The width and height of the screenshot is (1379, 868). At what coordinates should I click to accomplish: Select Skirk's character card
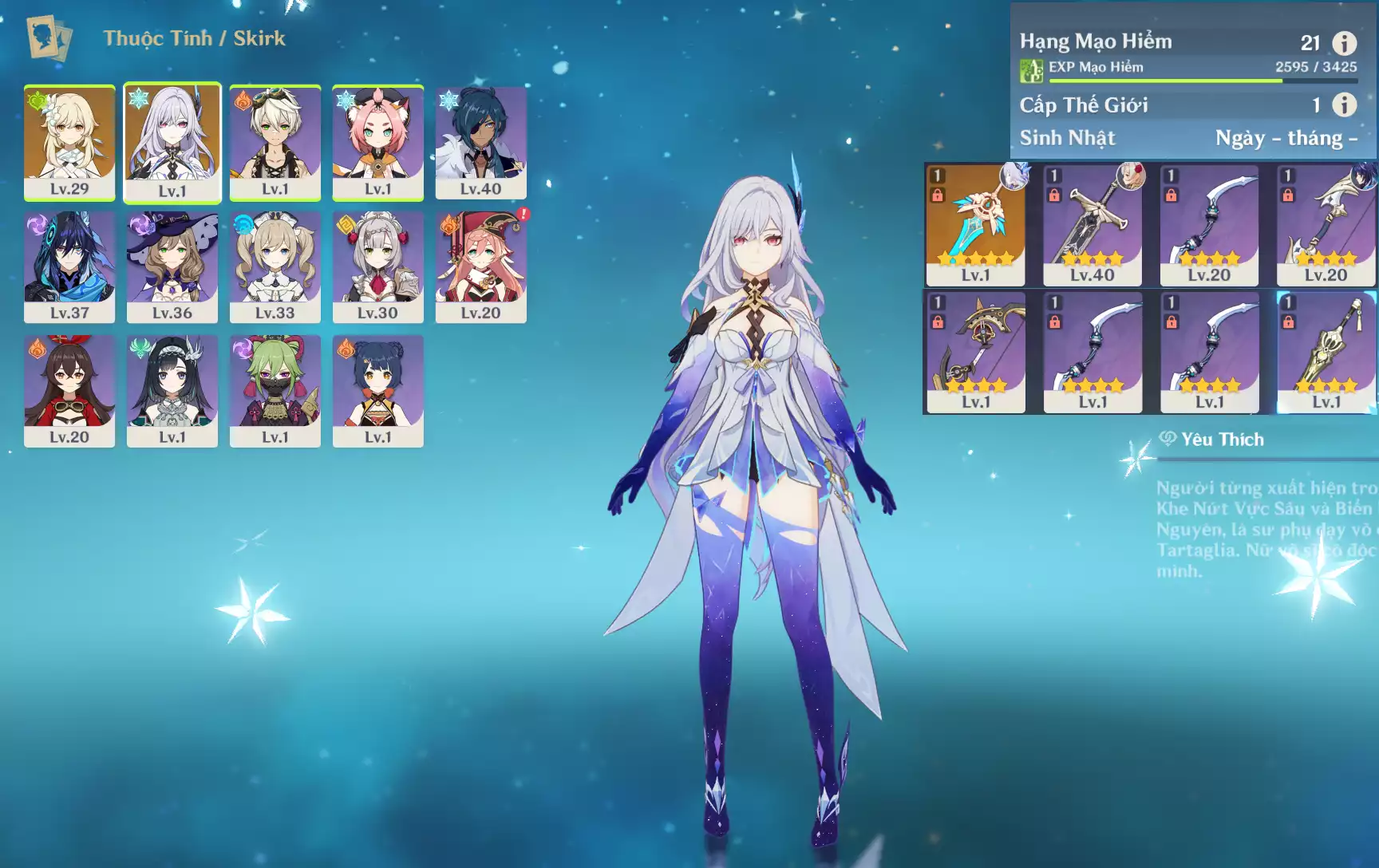pos(172,142)
